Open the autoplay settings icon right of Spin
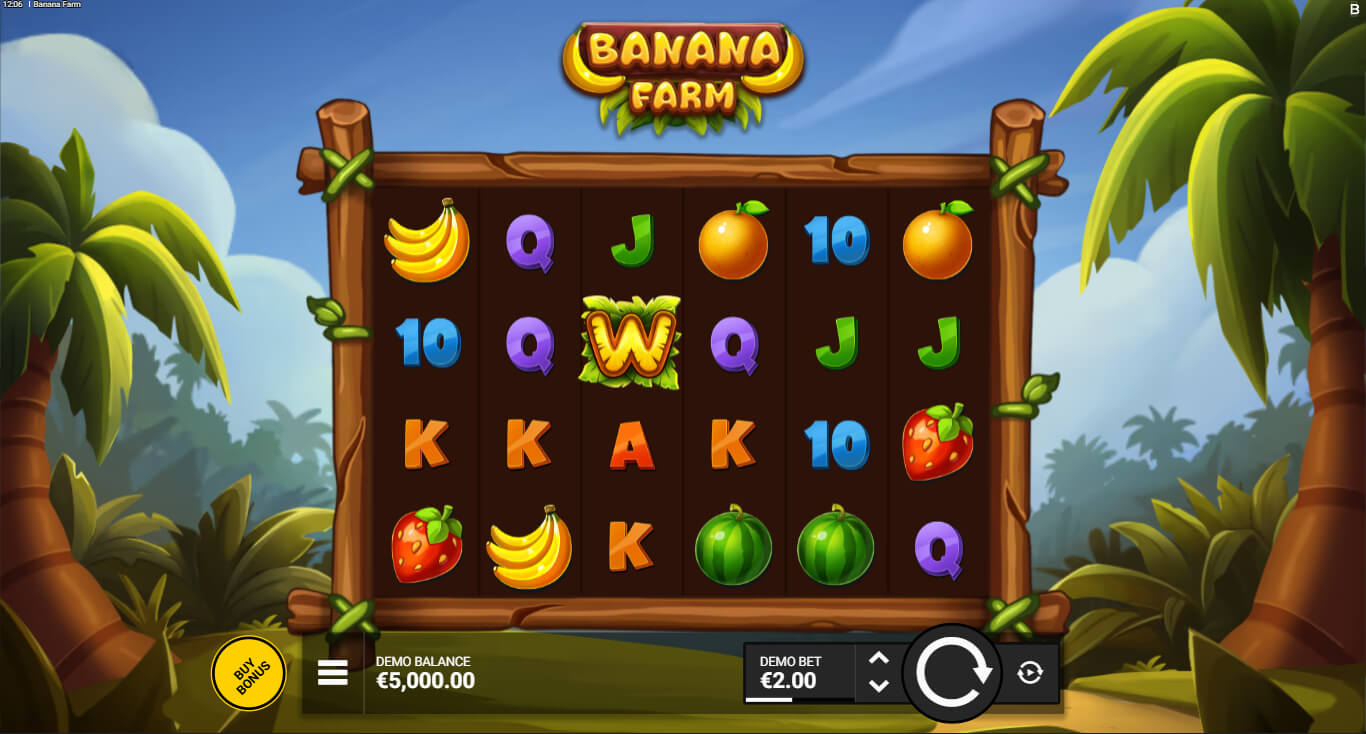The height and width of the screenshot is (734, 1366). (1031, 674)
